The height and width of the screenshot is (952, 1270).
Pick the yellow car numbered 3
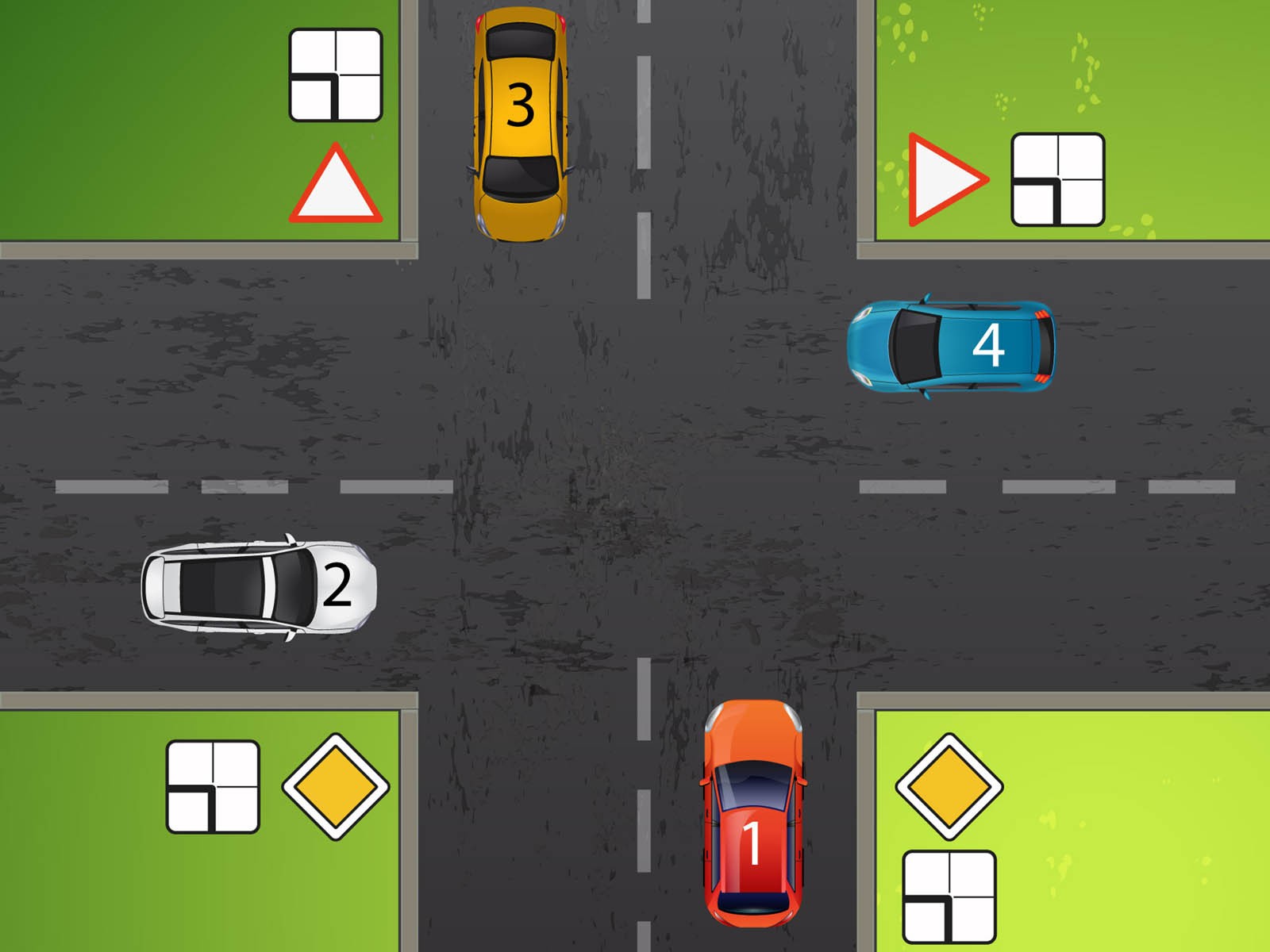tap(520, 123)
